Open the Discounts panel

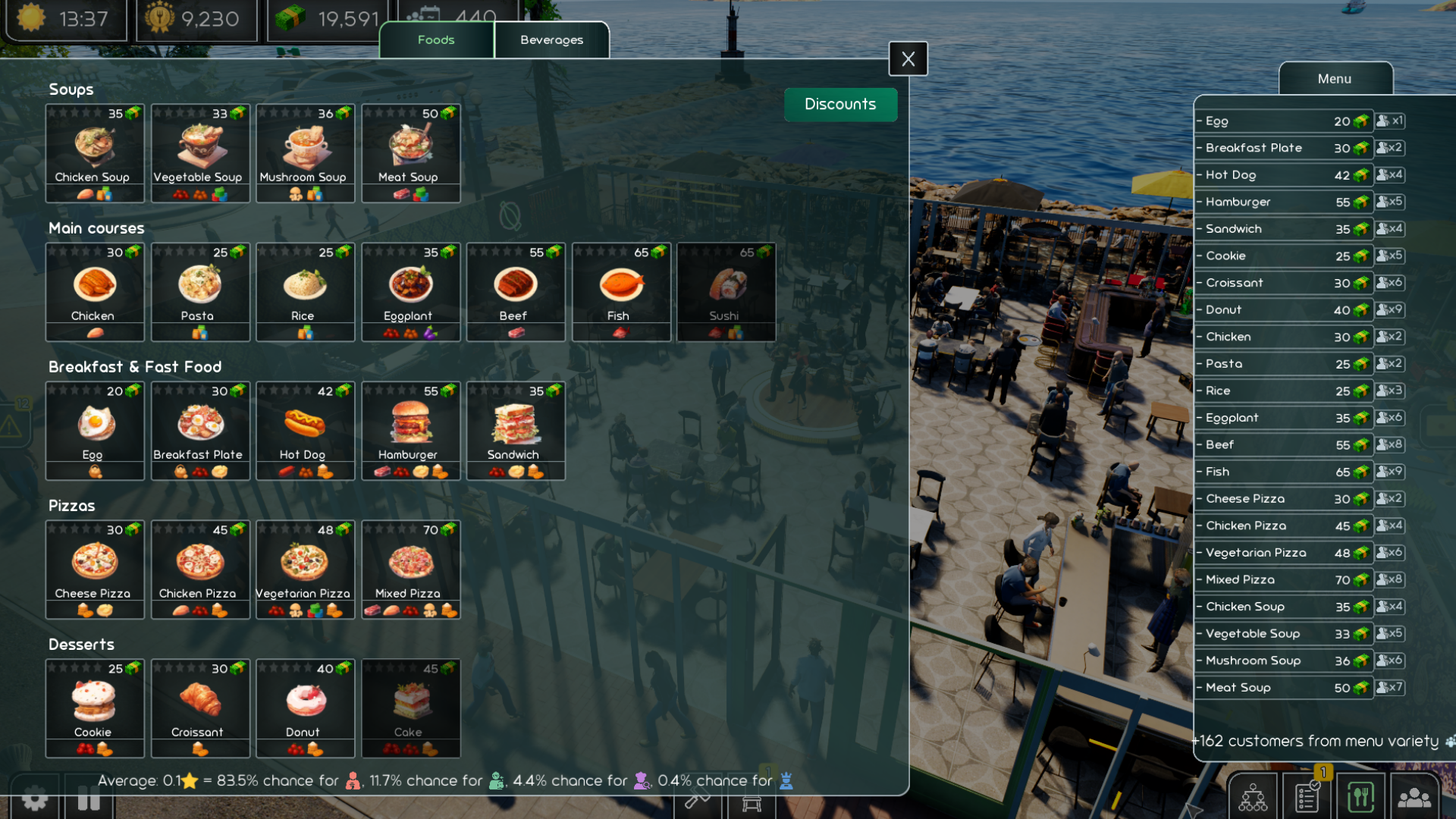pos(840,105)
